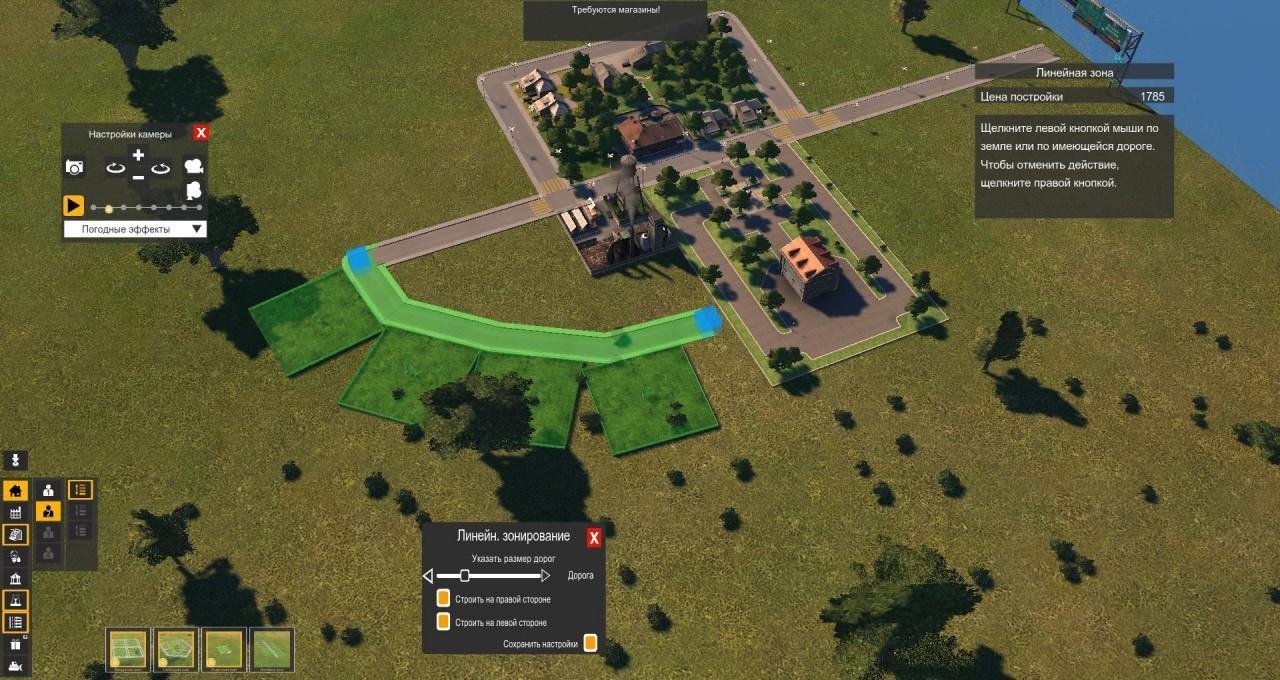Toggle build on the right side checkbox
This screenshot has width=1280, height=680.
click(443, 599)
